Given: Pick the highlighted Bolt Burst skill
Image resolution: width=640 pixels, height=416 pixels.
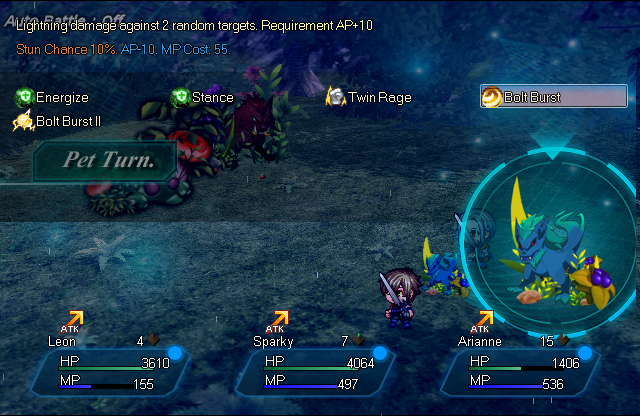Looking at the screenshot, I should (552, 97).
